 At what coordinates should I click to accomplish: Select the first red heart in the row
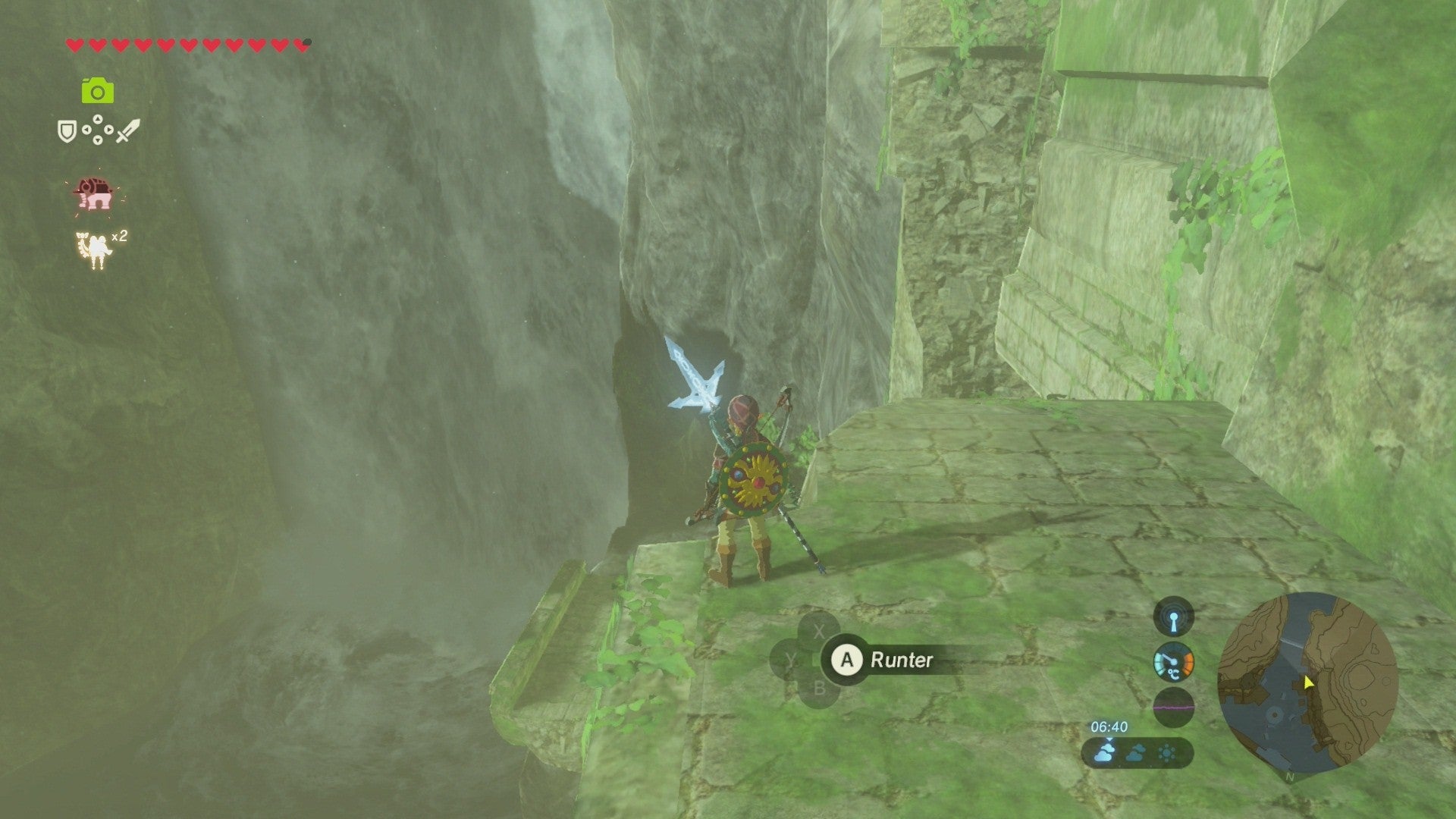click(x=74, y=43)
